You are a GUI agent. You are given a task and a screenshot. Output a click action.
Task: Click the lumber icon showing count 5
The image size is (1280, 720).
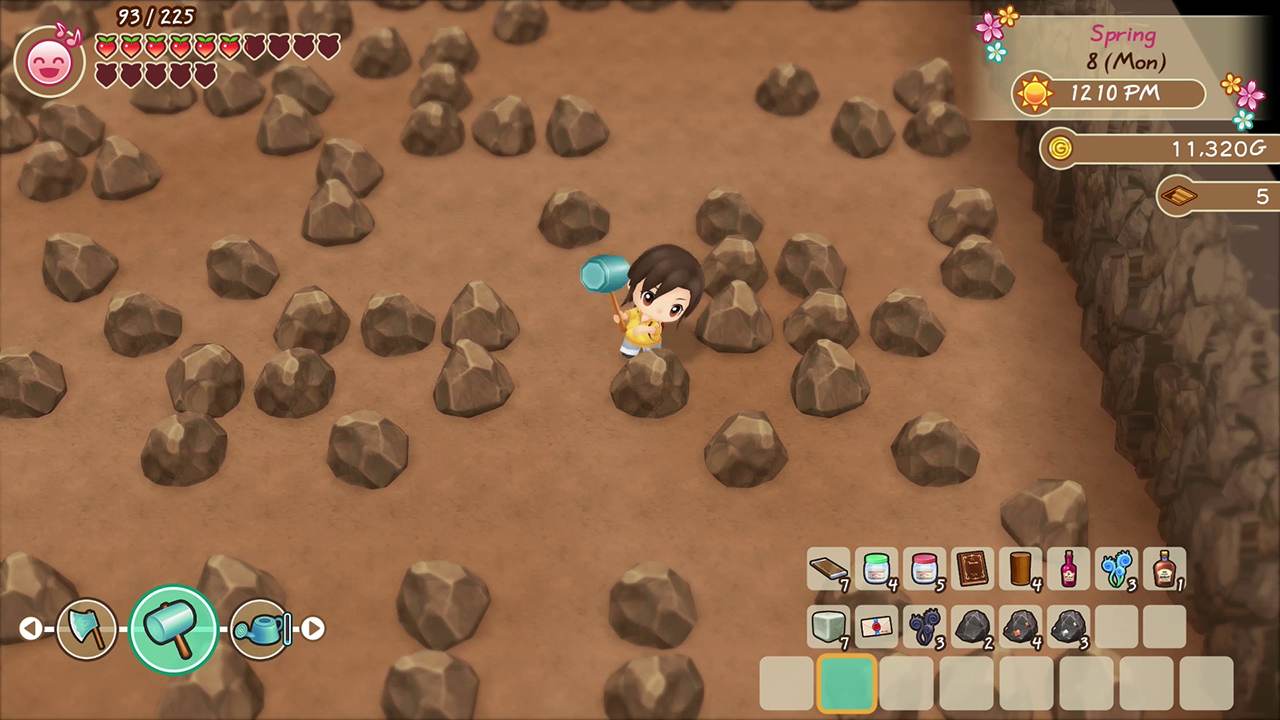tap(1181, 196)
